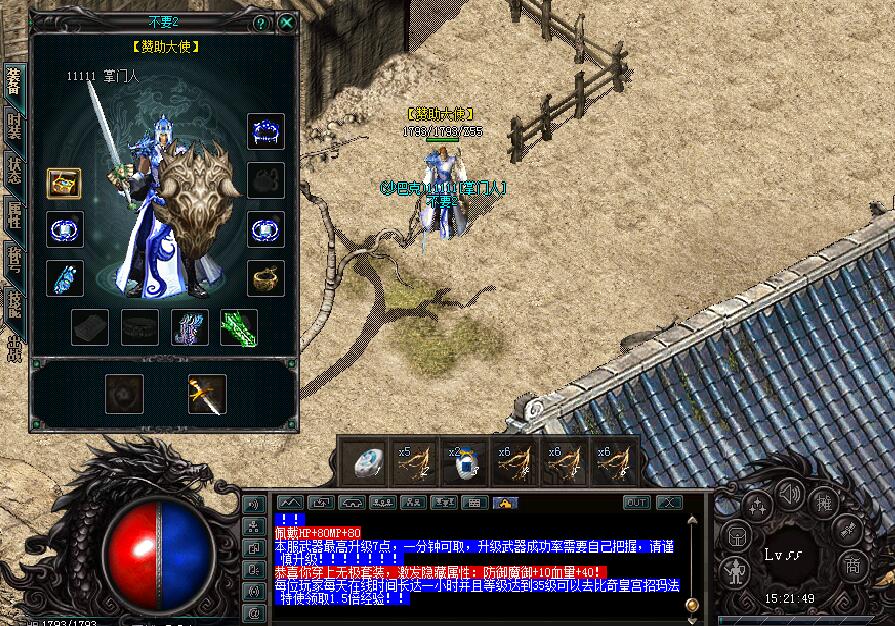Activate the highlighted lock chat filter tab

(x=506, y=502)
